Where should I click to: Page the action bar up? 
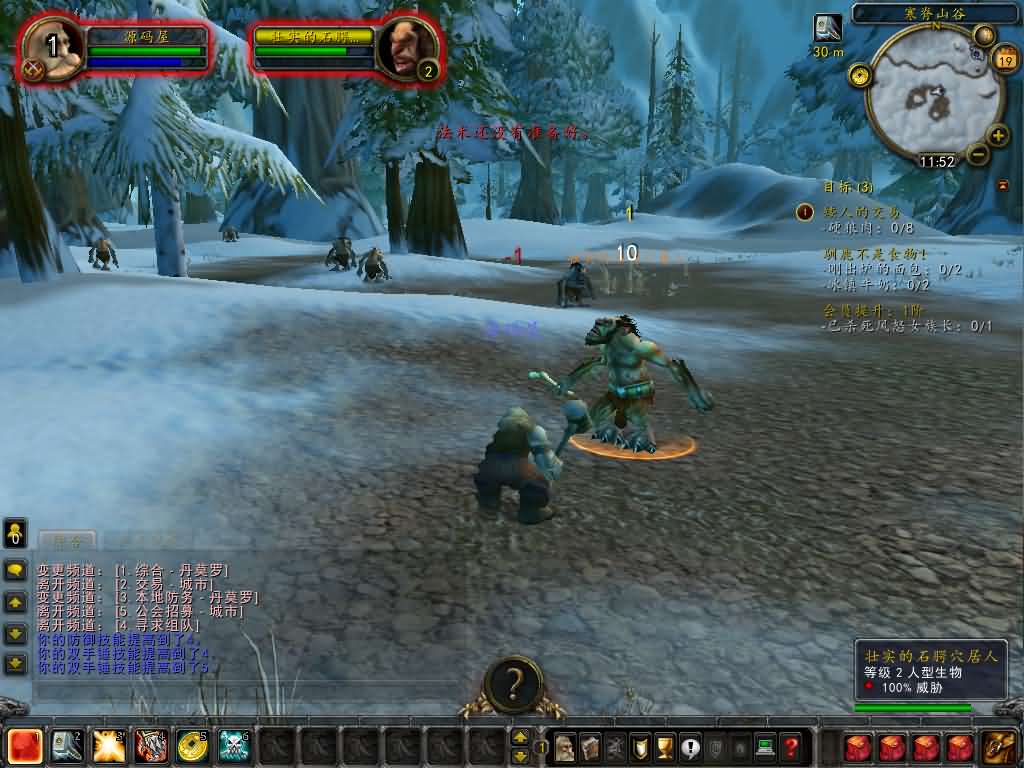pos(520,736)
